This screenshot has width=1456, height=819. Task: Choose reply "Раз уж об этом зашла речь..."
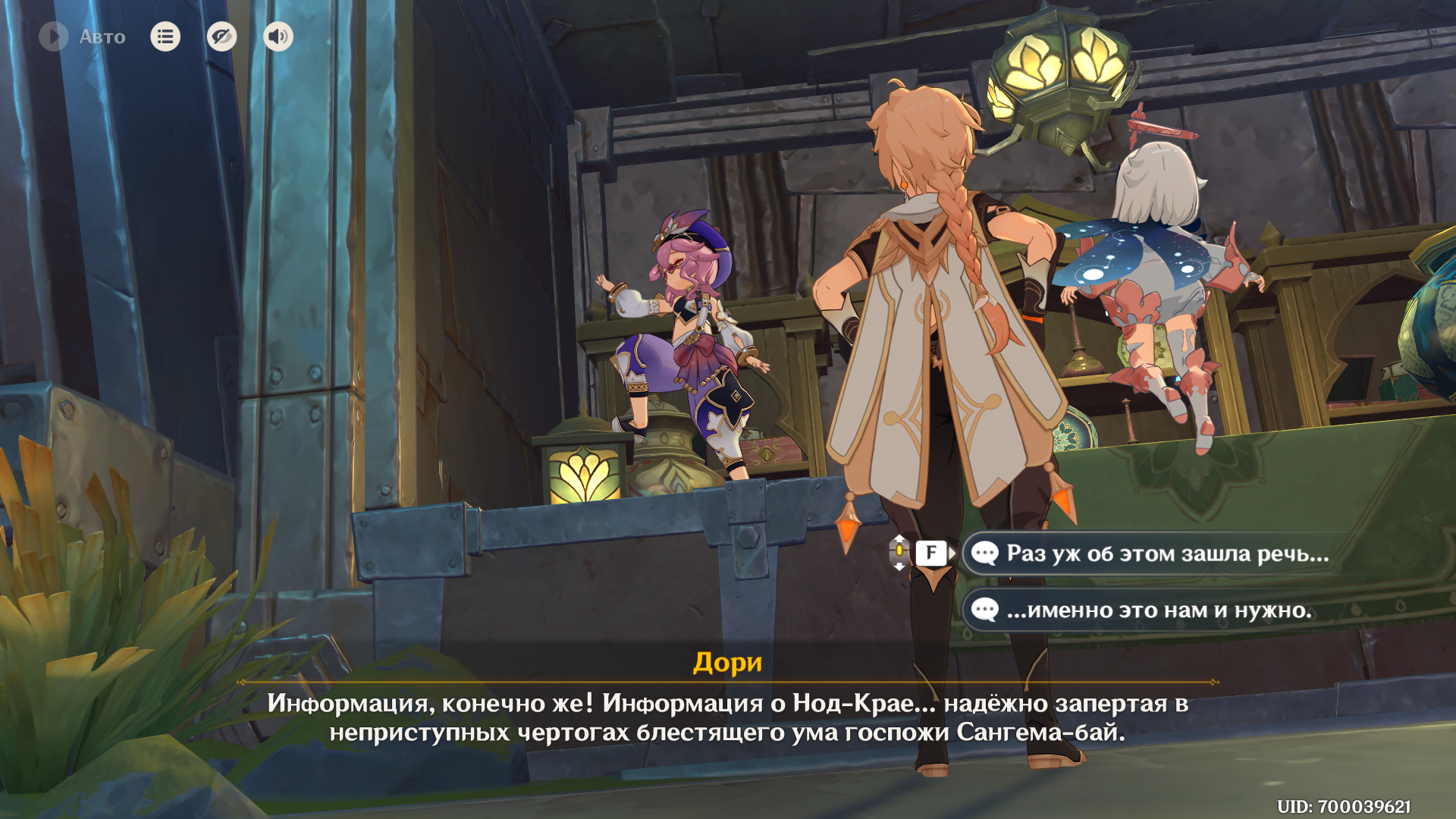click(x=1166, y=554)
